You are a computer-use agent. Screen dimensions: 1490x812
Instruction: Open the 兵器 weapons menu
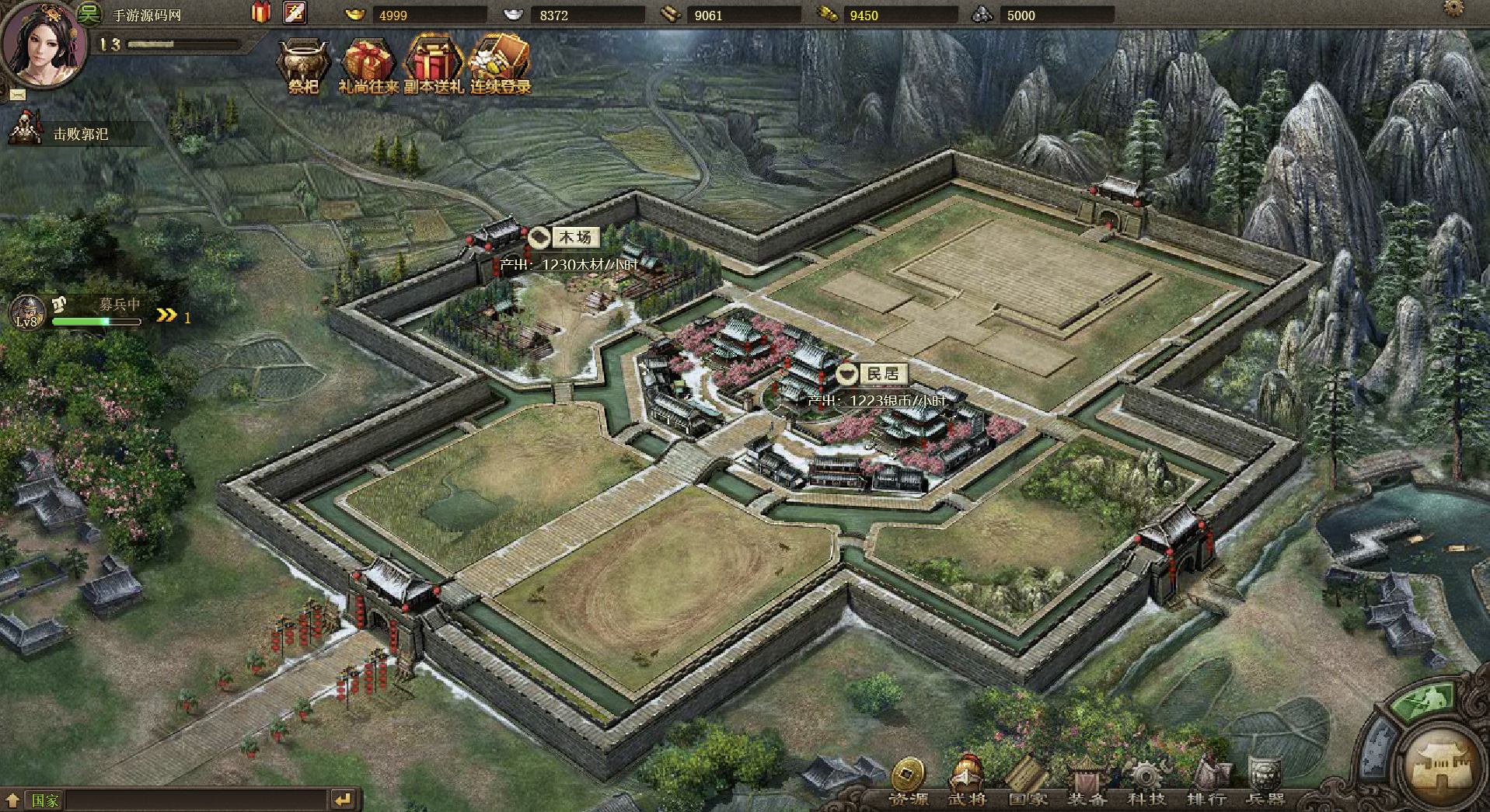[1265, 779]
